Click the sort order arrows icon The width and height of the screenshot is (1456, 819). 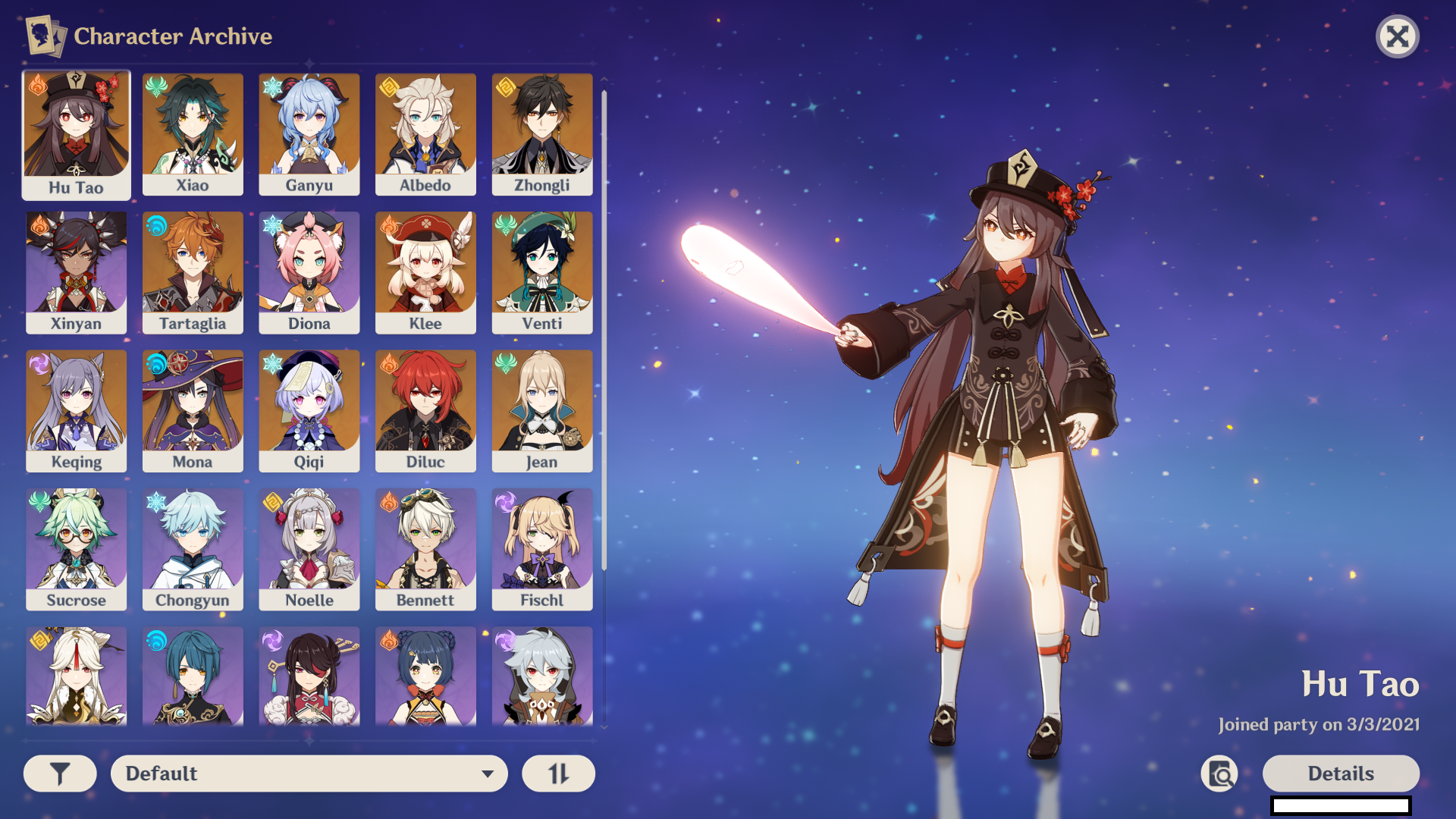coord(558,773)
